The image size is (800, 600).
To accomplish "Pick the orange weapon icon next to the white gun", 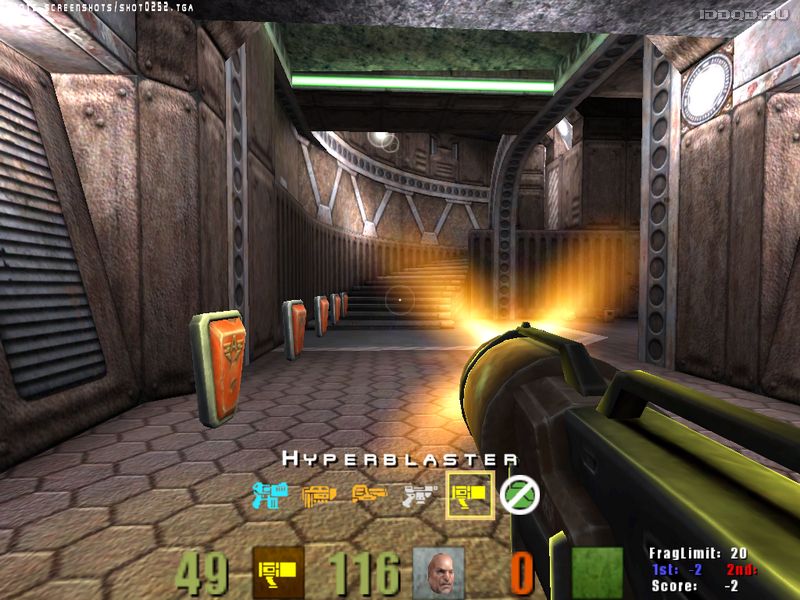I will 369,493.
